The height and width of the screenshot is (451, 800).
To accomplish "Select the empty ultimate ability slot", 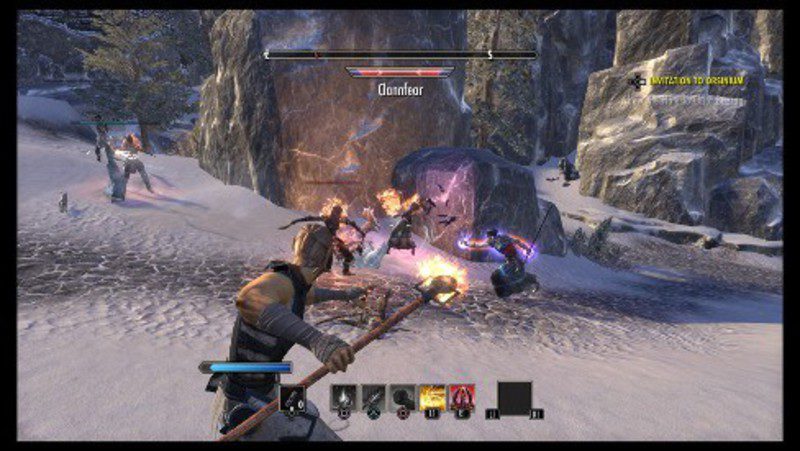I will (x=515, y=398).
